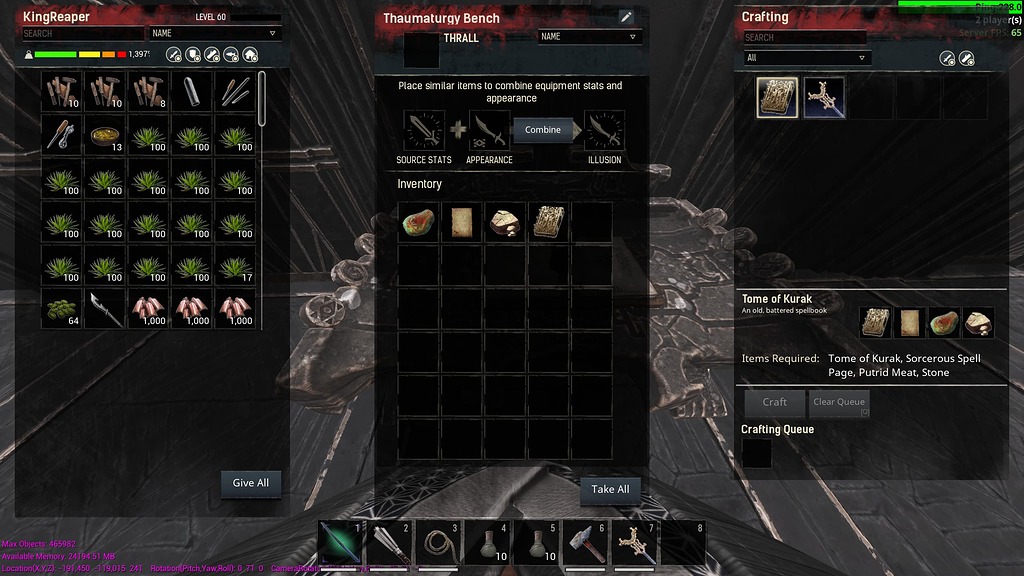Click the Appearance slot
The height and width of the screenshot is (576, 1024).
pyautogui.click(x=489, y=131)
